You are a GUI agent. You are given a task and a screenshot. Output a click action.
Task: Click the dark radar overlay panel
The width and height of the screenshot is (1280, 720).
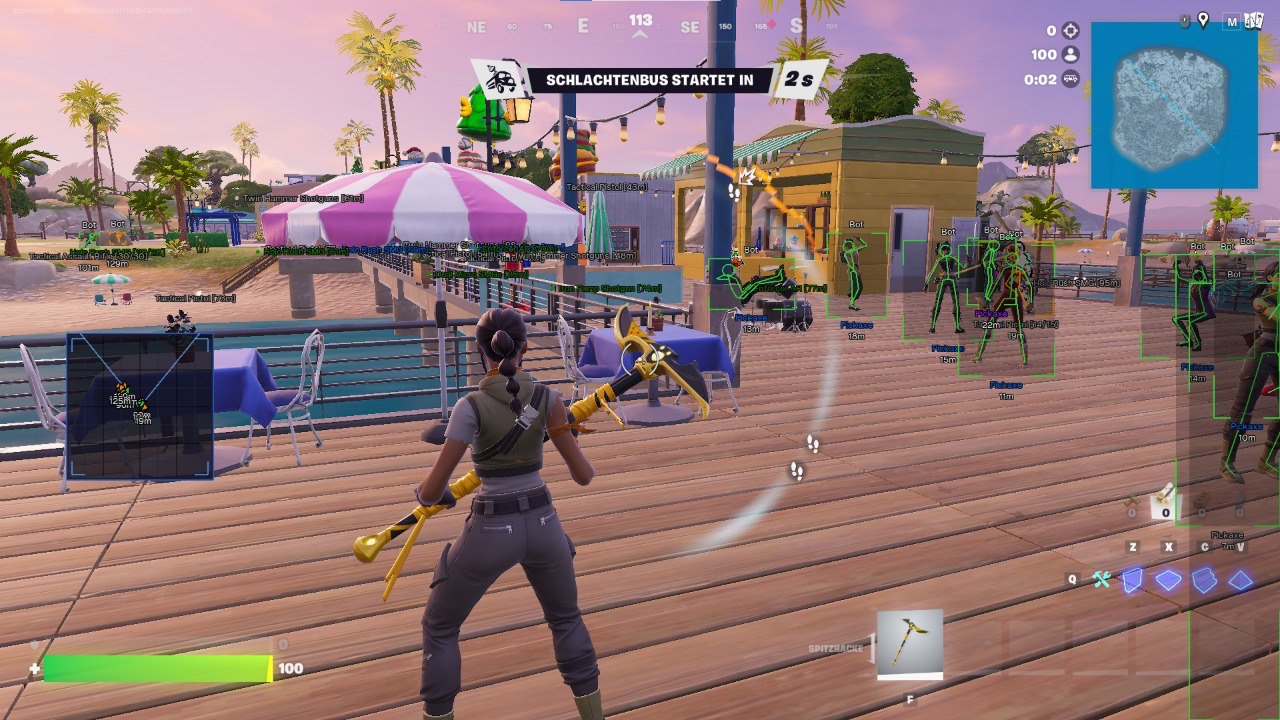140,406
